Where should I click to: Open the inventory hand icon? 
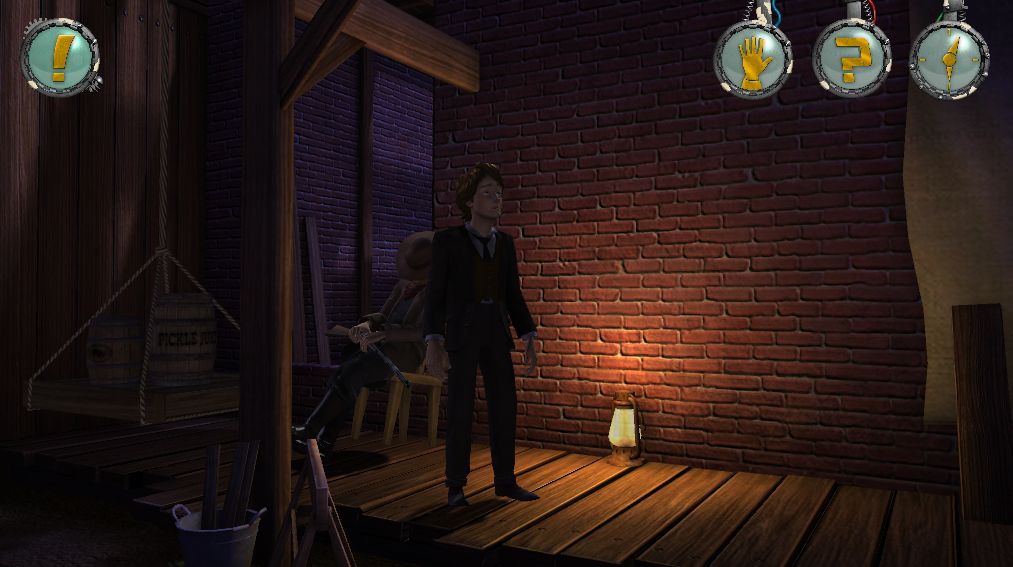[x=752, y=59]
